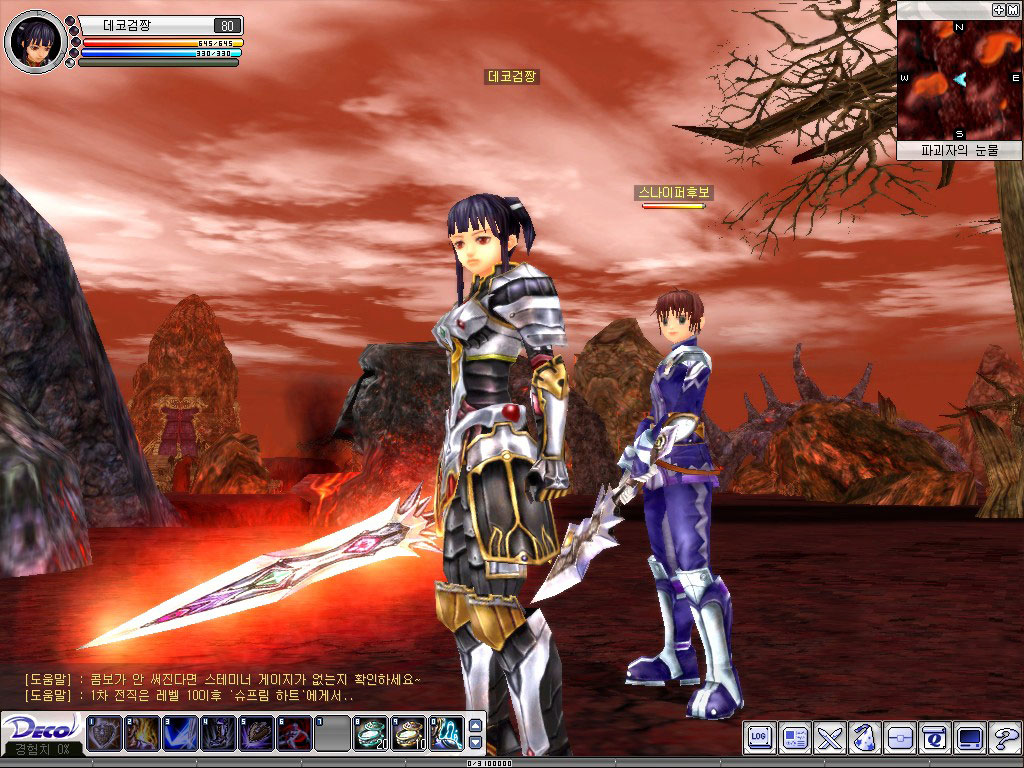Screen dimensions: 1024x768
Task: Click the minimap display
Action: [958, 80]
